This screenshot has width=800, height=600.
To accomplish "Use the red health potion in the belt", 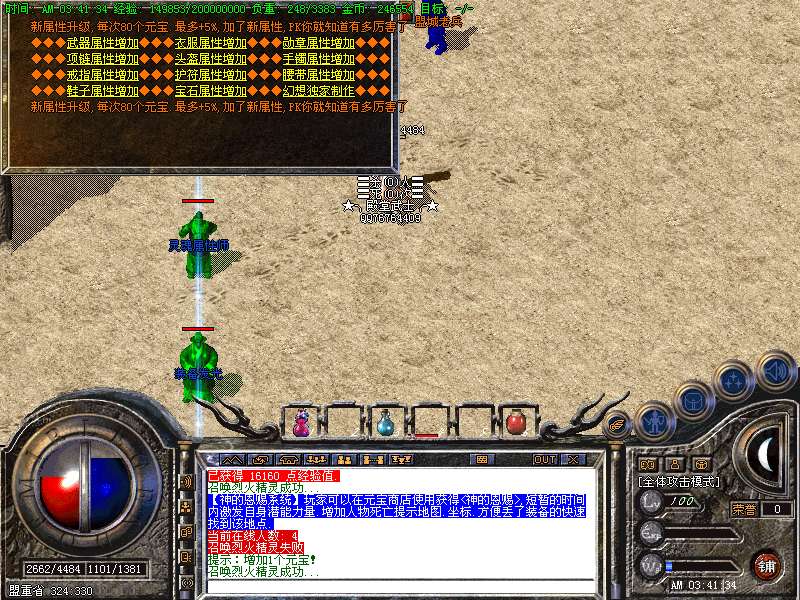I will point(515,423).
